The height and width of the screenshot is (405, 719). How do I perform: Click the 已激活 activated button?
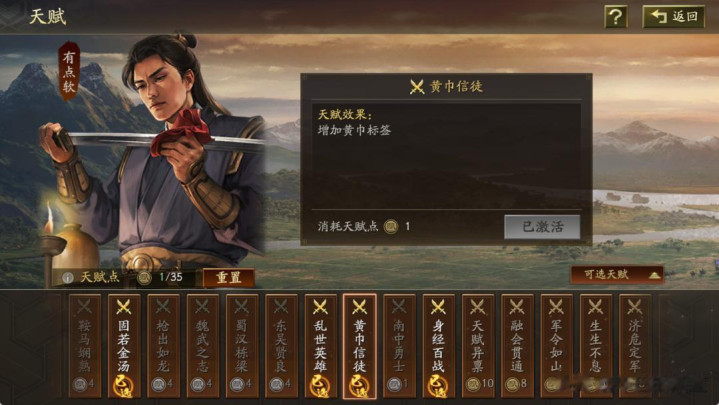[x=542, y=226]
